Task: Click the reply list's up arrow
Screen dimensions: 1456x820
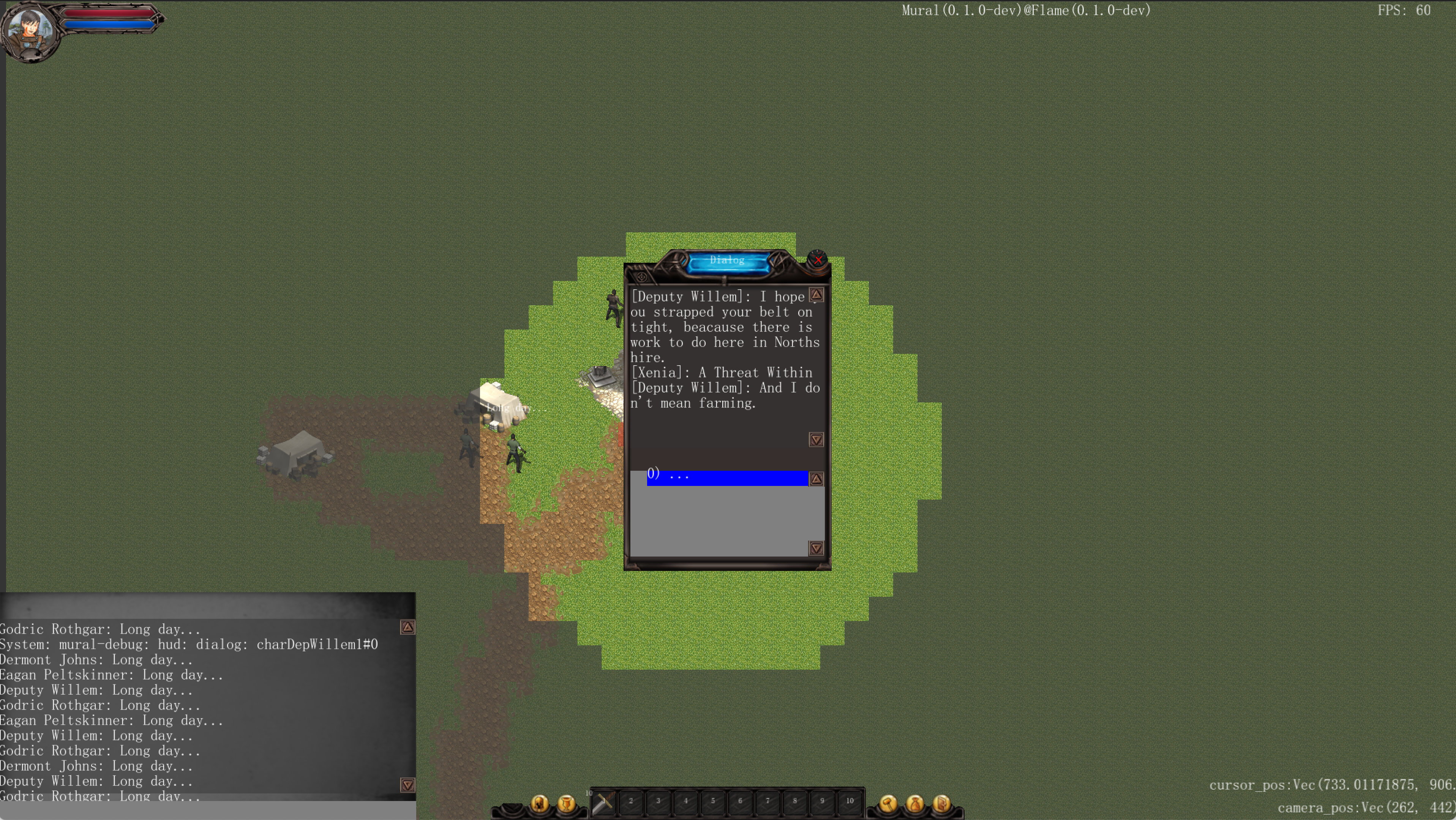Action: [x=816, y=479]
